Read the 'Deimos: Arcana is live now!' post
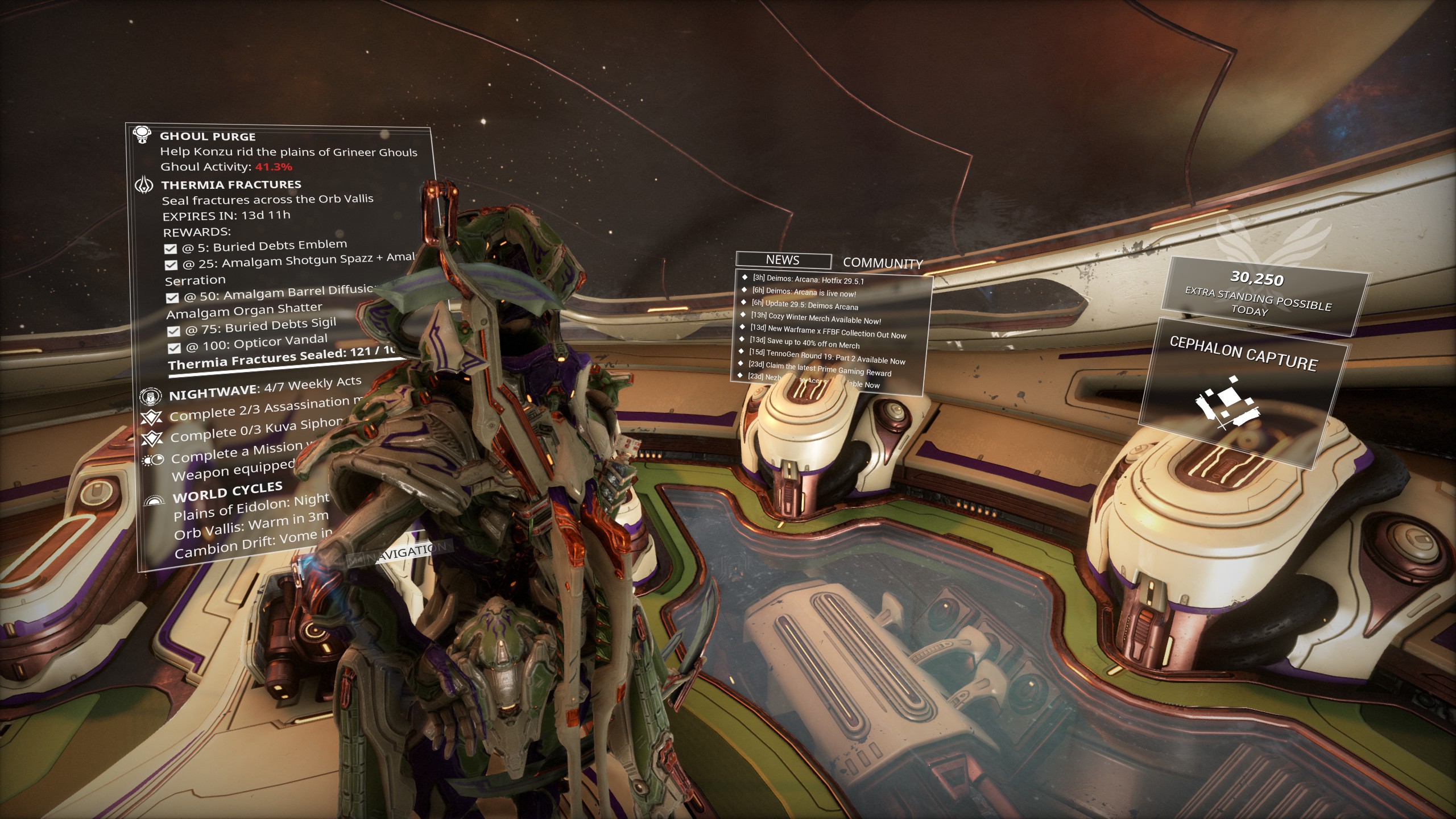1456x819 pixels. coord(804,292)
